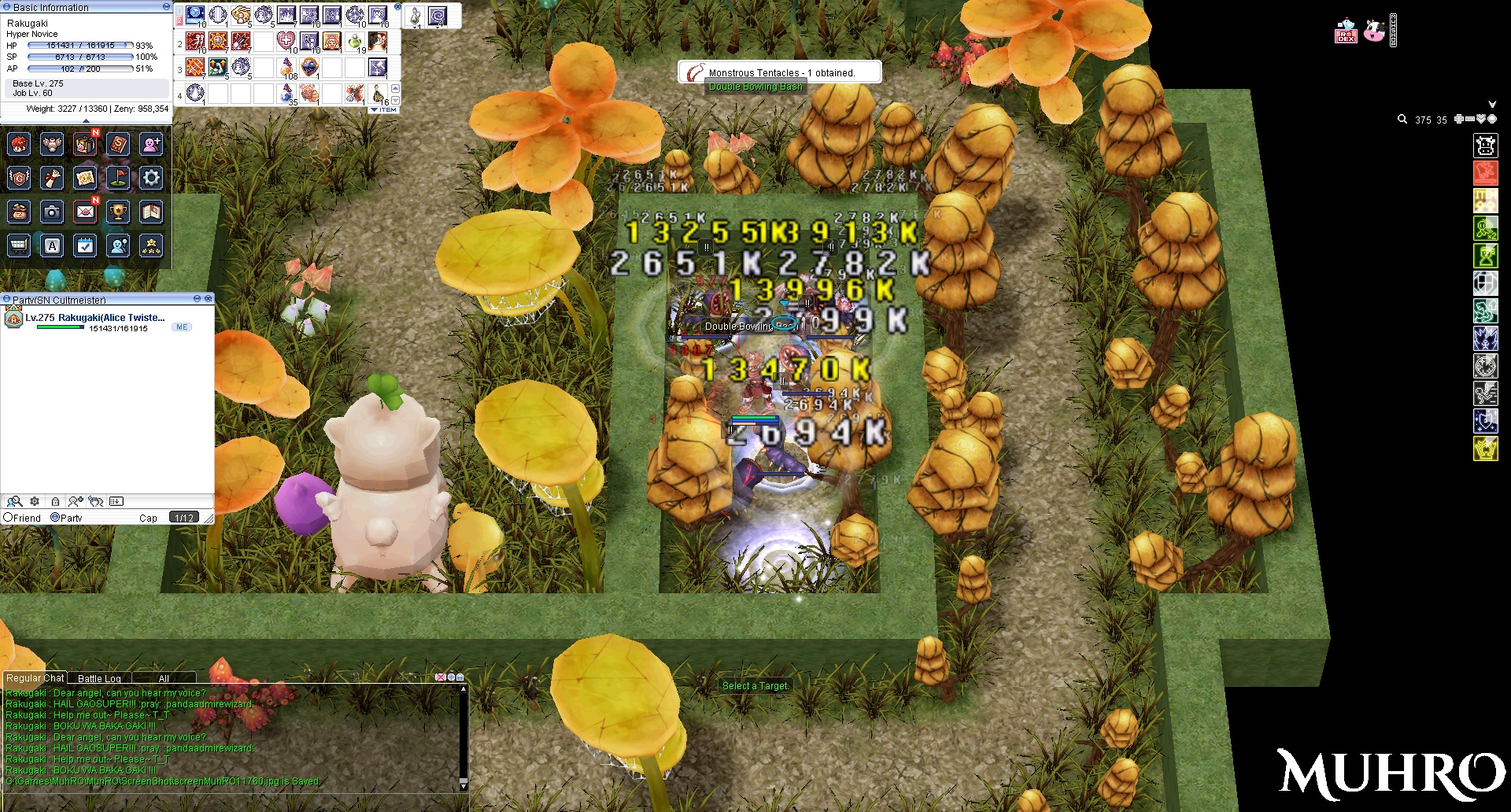Open the camera screenshot menu icon
The height and width of the screenshot is (812, 1511).
pos(52,212)
